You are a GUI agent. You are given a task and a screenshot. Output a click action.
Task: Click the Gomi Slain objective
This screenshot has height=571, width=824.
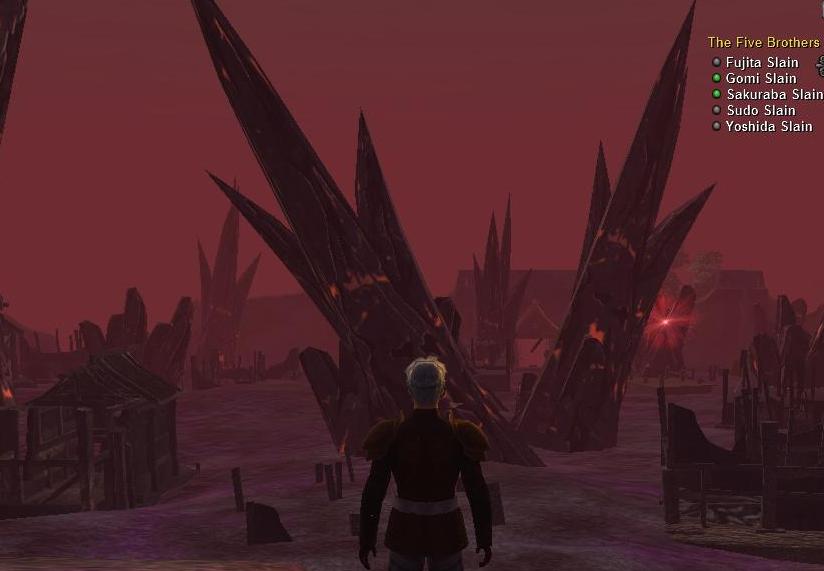point(761,78)
